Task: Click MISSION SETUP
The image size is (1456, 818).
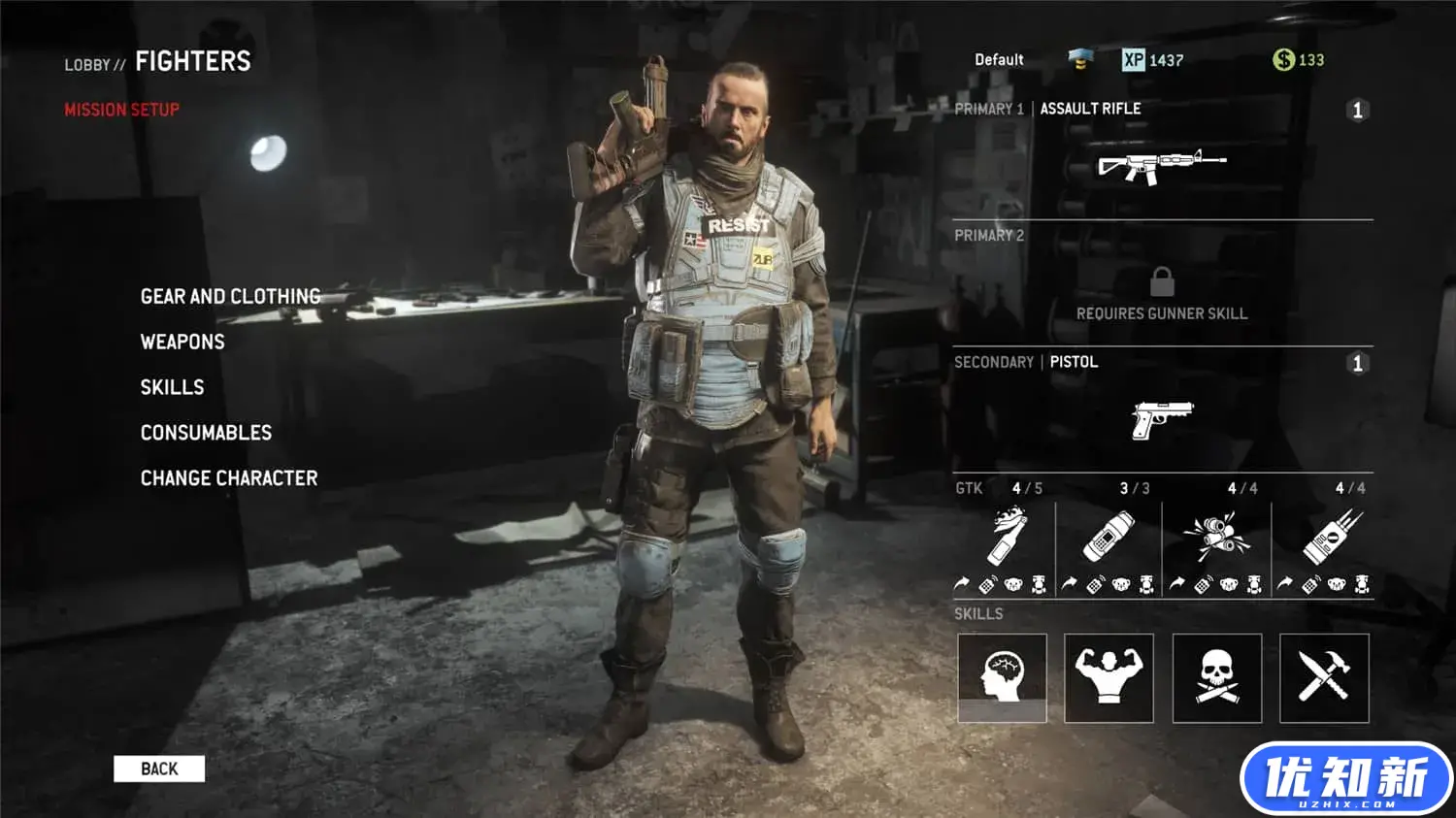Action: (122, 110)
